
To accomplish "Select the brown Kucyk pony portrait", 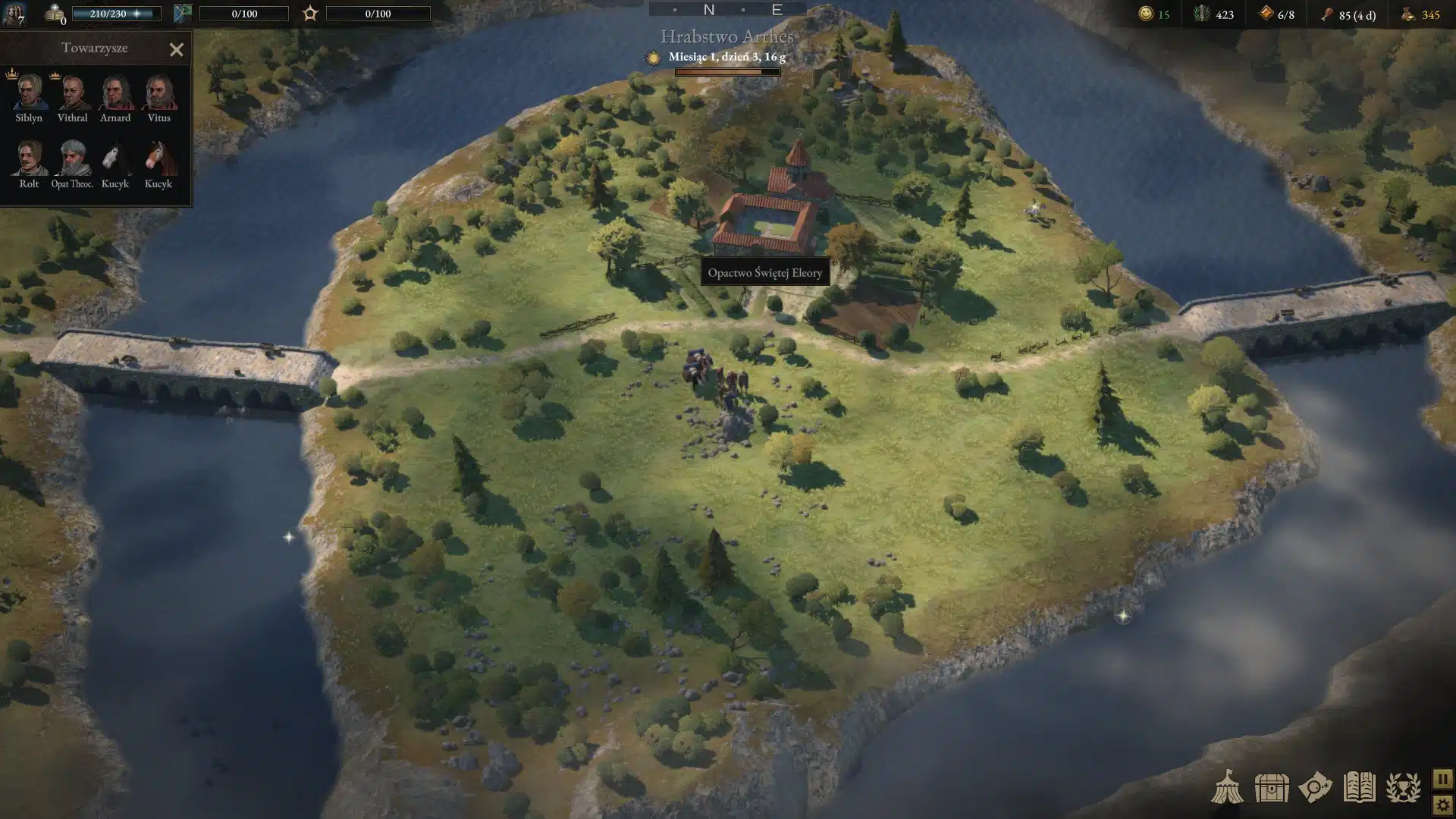I will 158,158.
